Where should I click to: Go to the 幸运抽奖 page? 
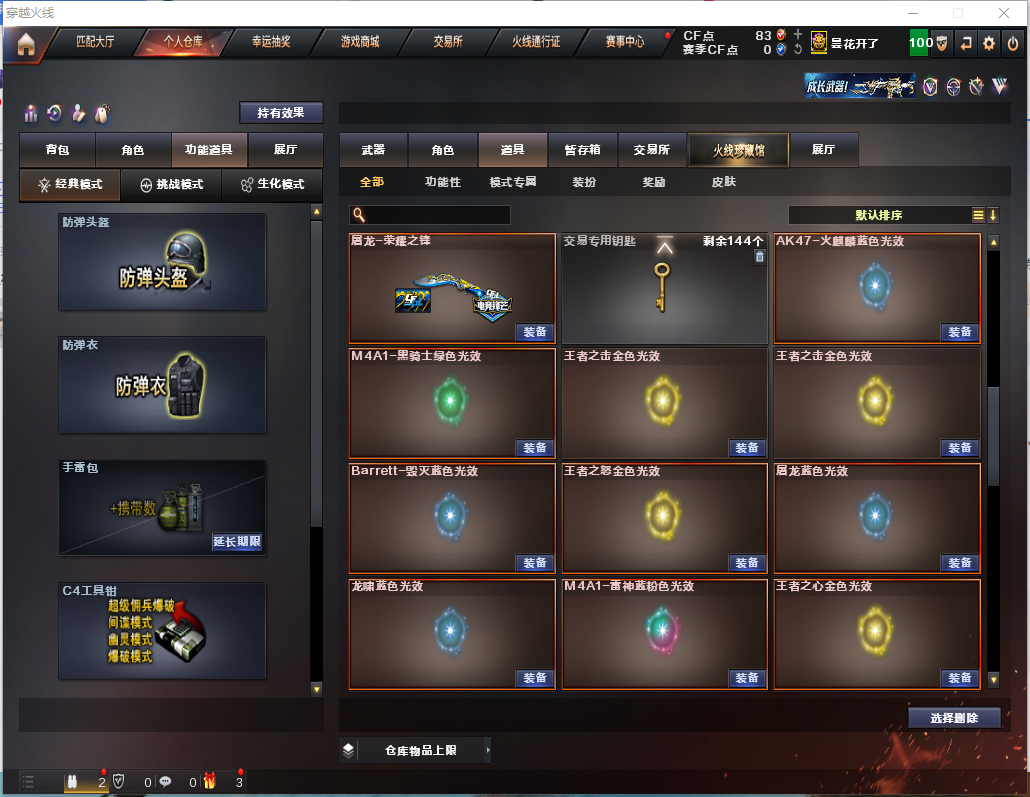coord(271,42)
